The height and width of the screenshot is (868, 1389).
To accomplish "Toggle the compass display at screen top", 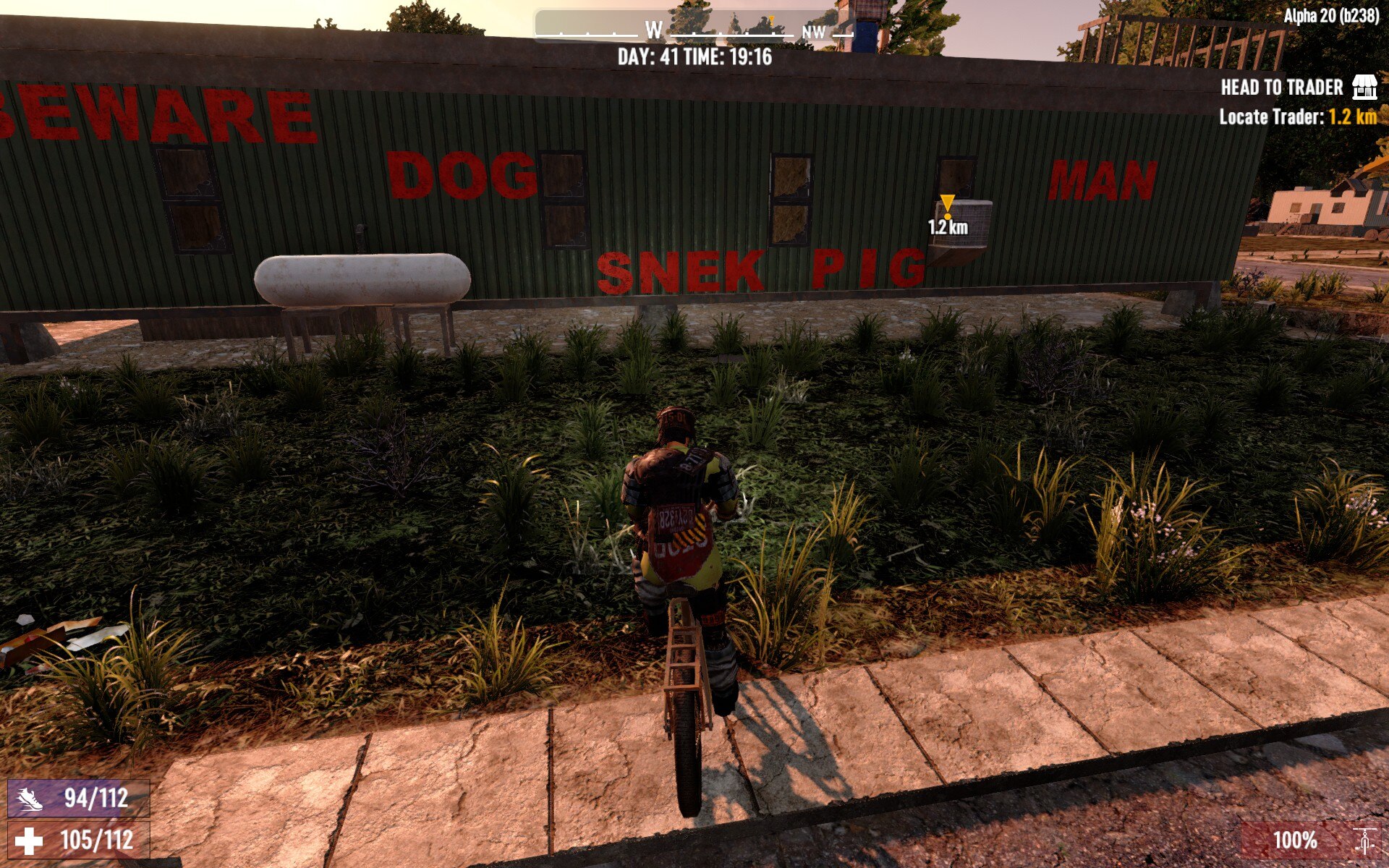I will coord(694,30).
